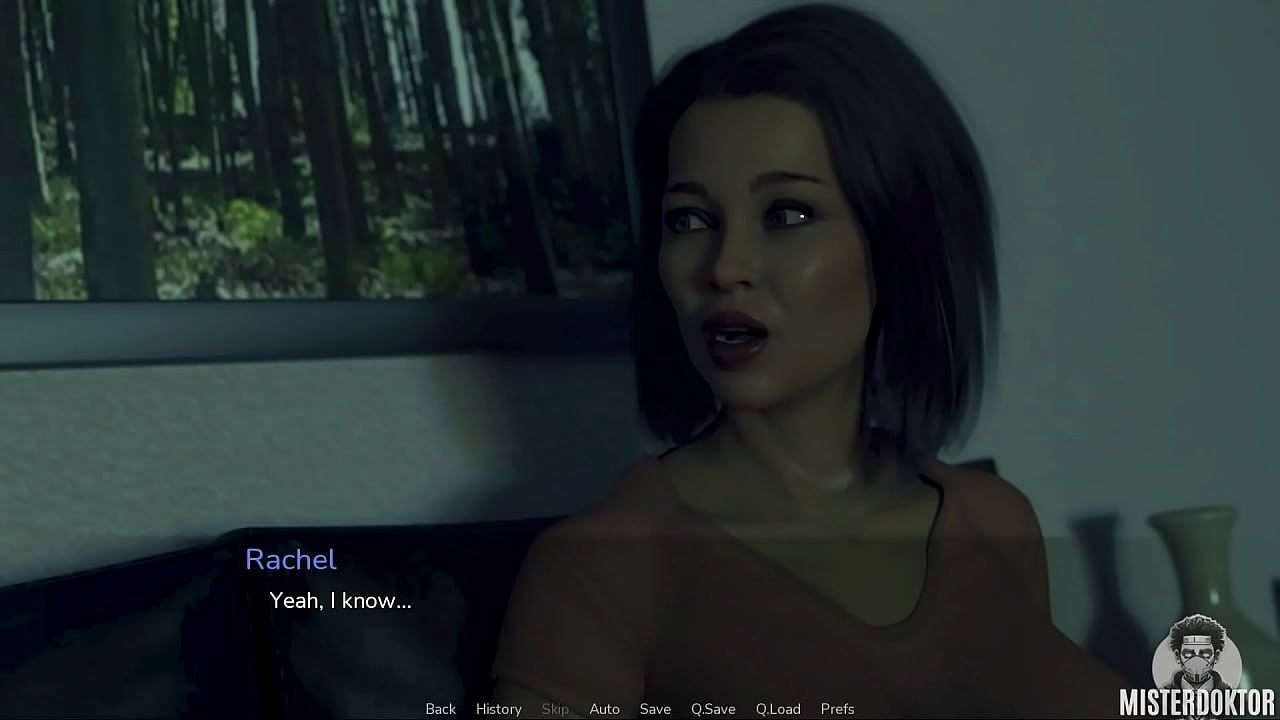The width and height of the screenshot is (1280, 720).
Task: Click Rachel's name label in the dialogue box
Action: coord(291,560)
